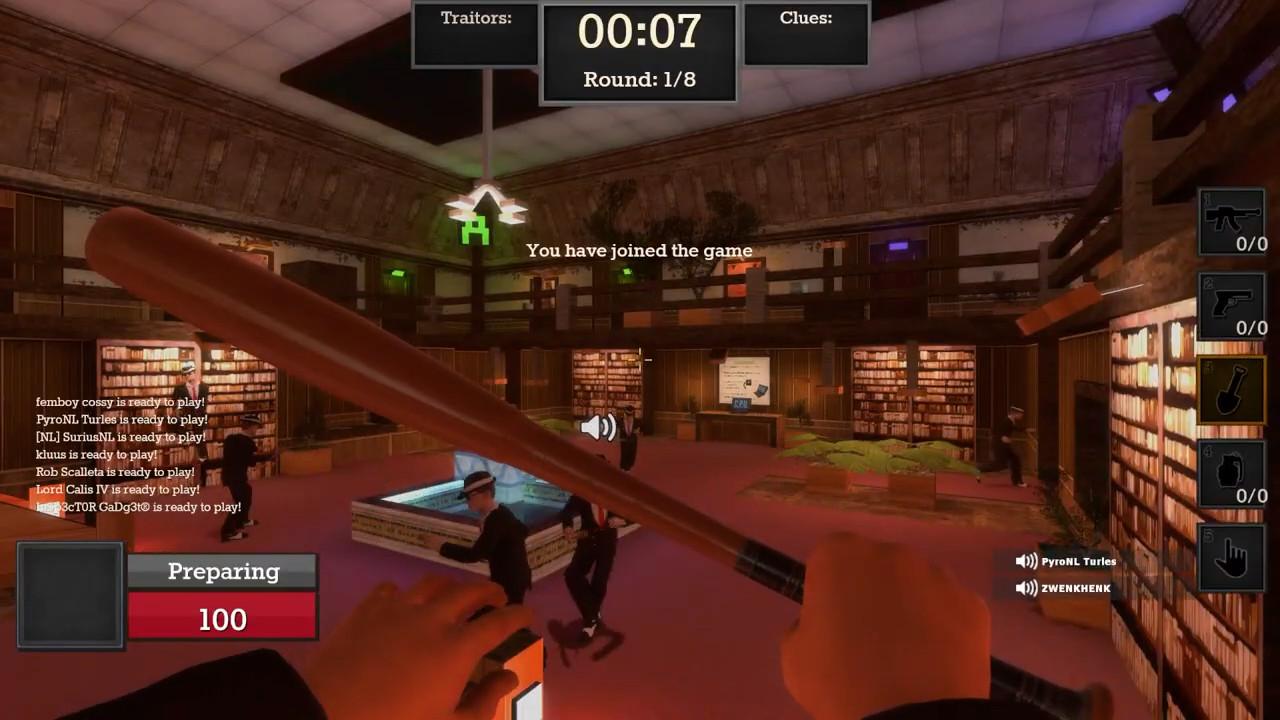
Task: Mute ZWENKHENK voice chat
Action: click(1027, 588)
